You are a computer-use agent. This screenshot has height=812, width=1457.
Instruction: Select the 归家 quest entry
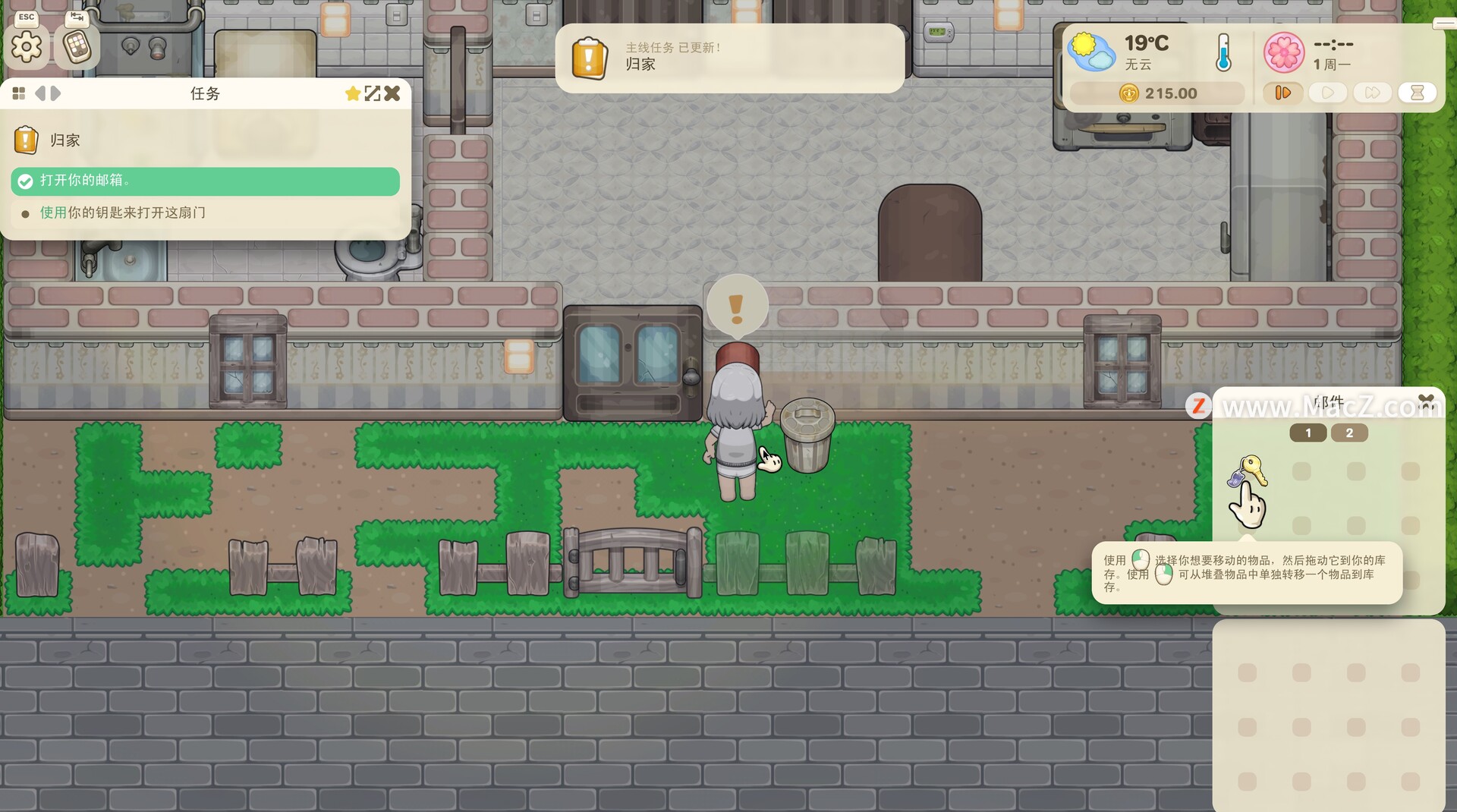coord(65,140)
